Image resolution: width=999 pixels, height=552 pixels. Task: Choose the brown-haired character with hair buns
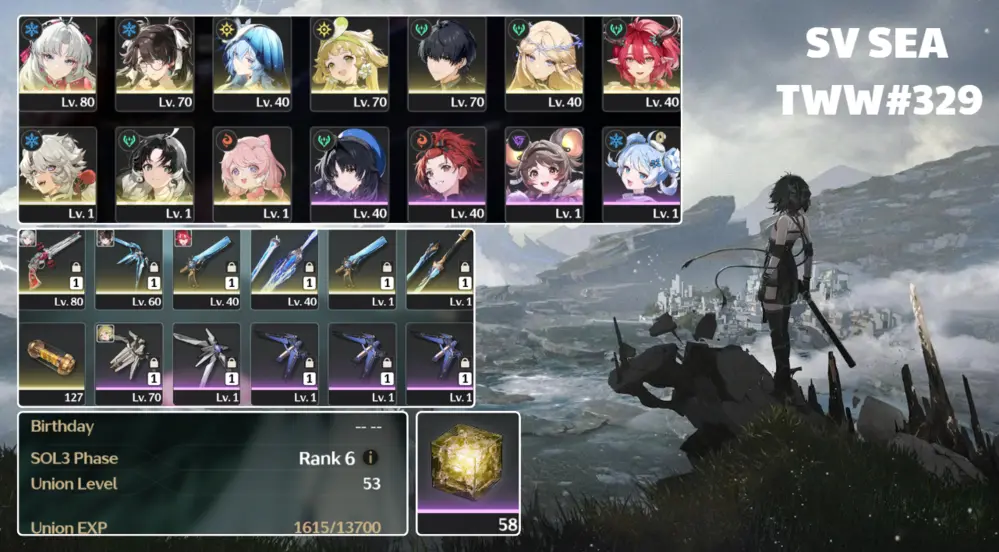tap(544, 172)
